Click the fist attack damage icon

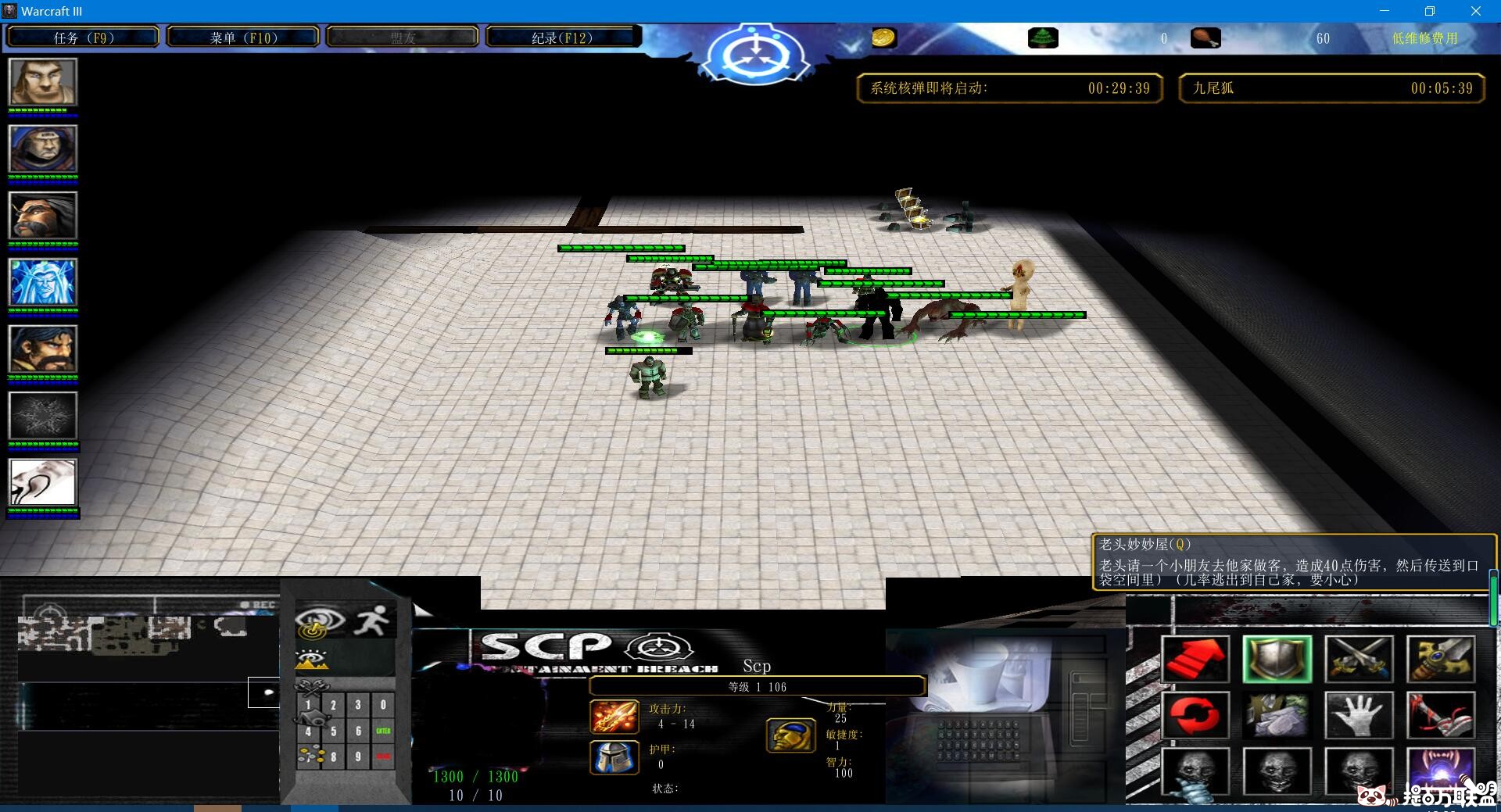pyautogui.click(x=614, y=717)
